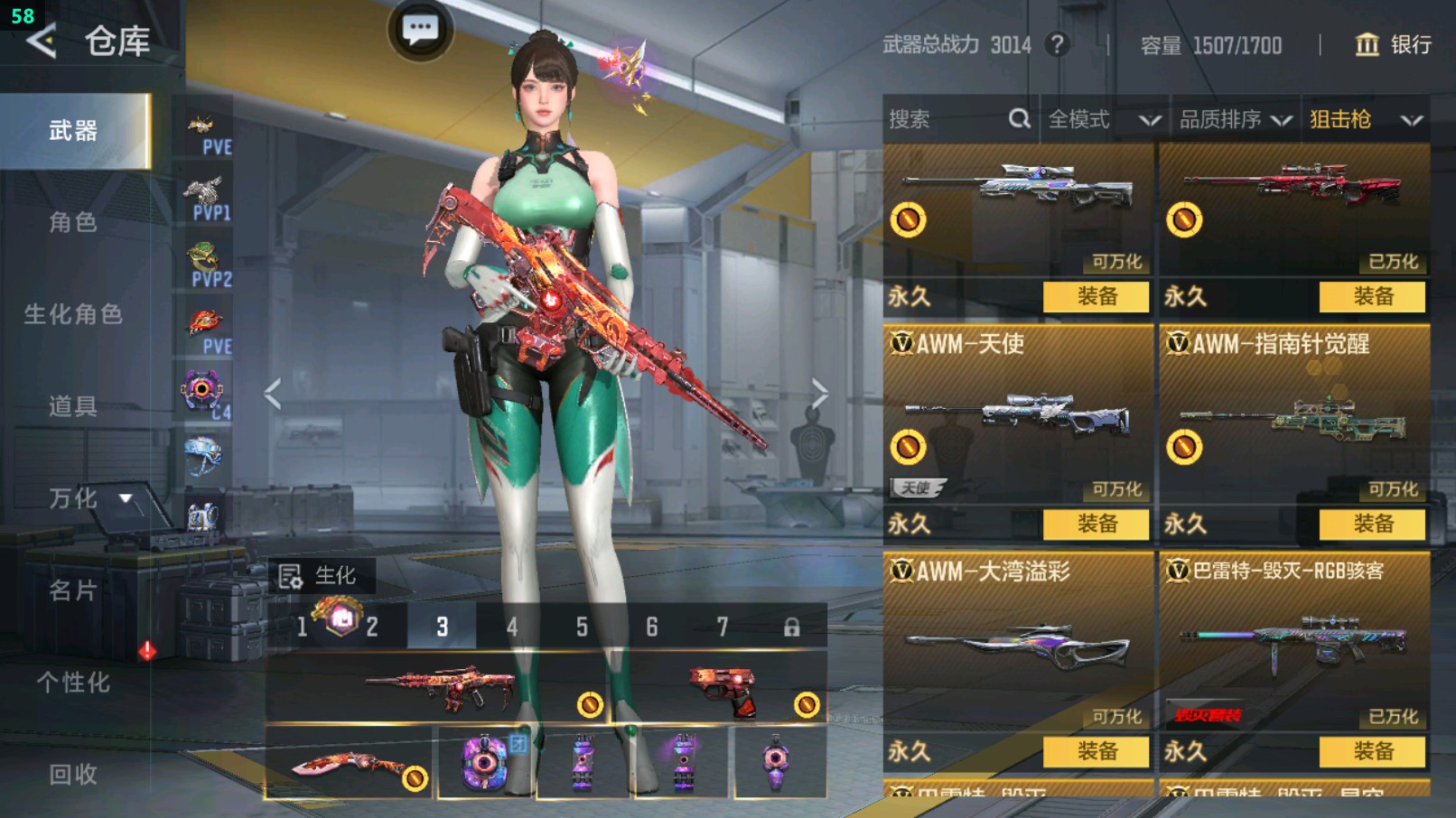Show help for 武器总战力 question mark
Screen dimensions: 1456x818
pos(1057,44)
